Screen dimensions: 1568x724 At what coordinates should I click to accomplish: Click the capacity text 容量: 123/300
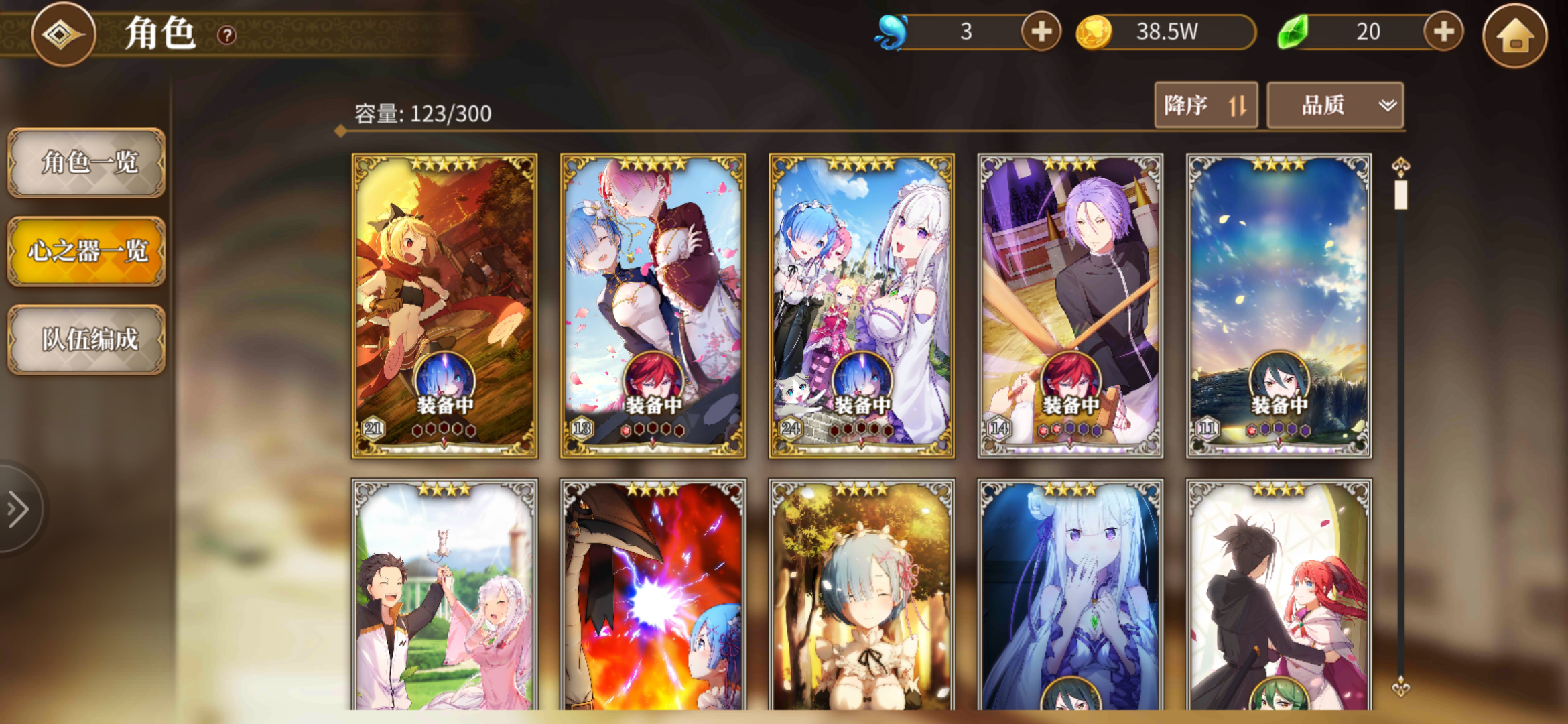click(x=422, y=114)
